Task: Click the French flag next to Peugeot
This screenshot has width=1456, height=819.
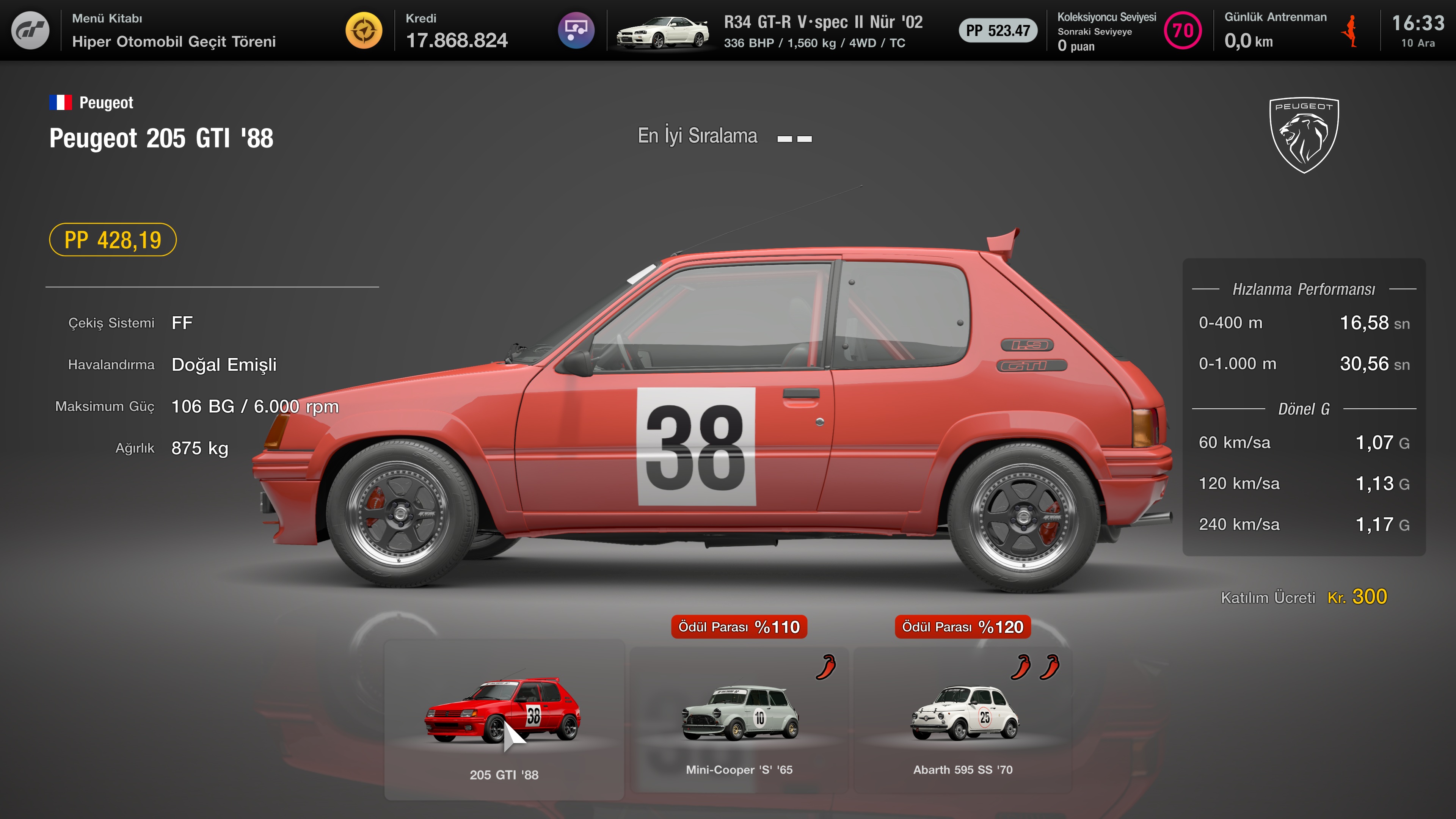Action: coord(61,102)
